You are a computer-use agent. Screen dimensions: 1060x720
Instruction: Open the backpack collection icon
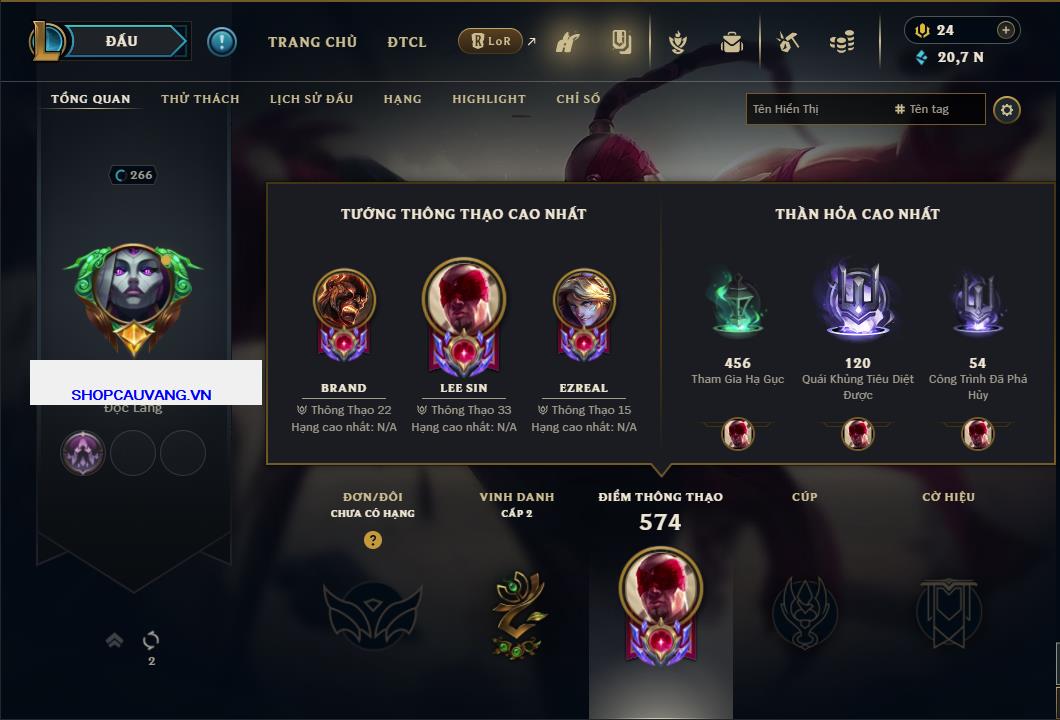(732, 42)
